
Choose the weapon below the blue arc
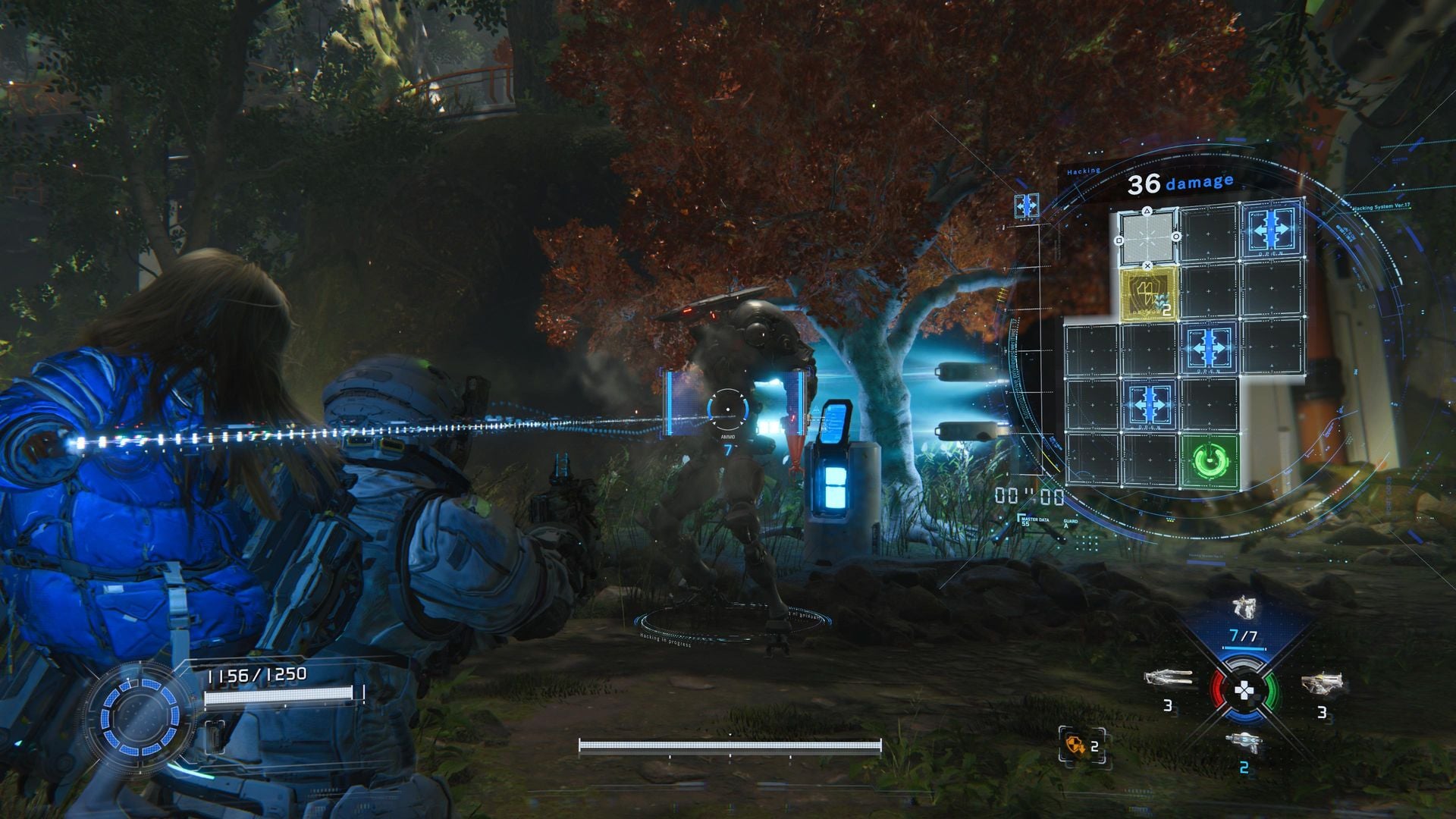(1242, 742)
